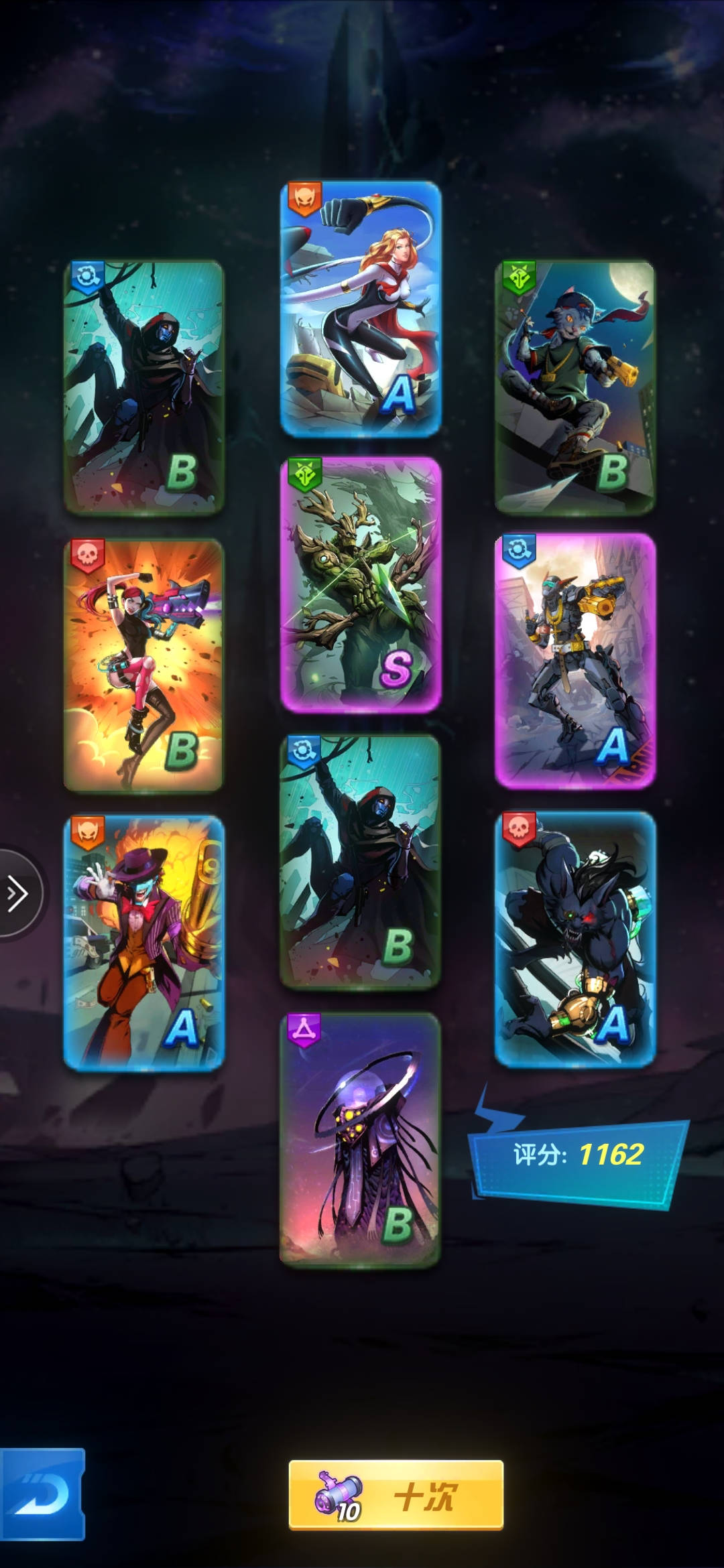724x1568 pixels.
Task: Select the black werewolf A card
Action: (x=575, y=939)
